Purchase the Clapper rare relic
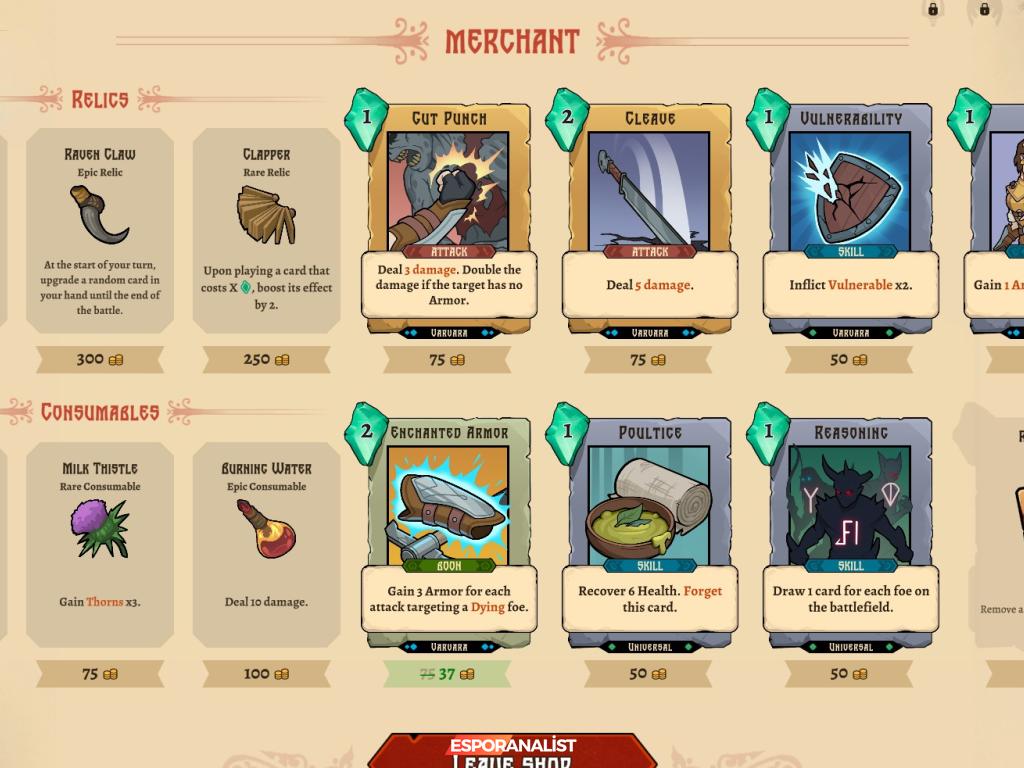This screenshot has height=768, width=1024. 266,230
